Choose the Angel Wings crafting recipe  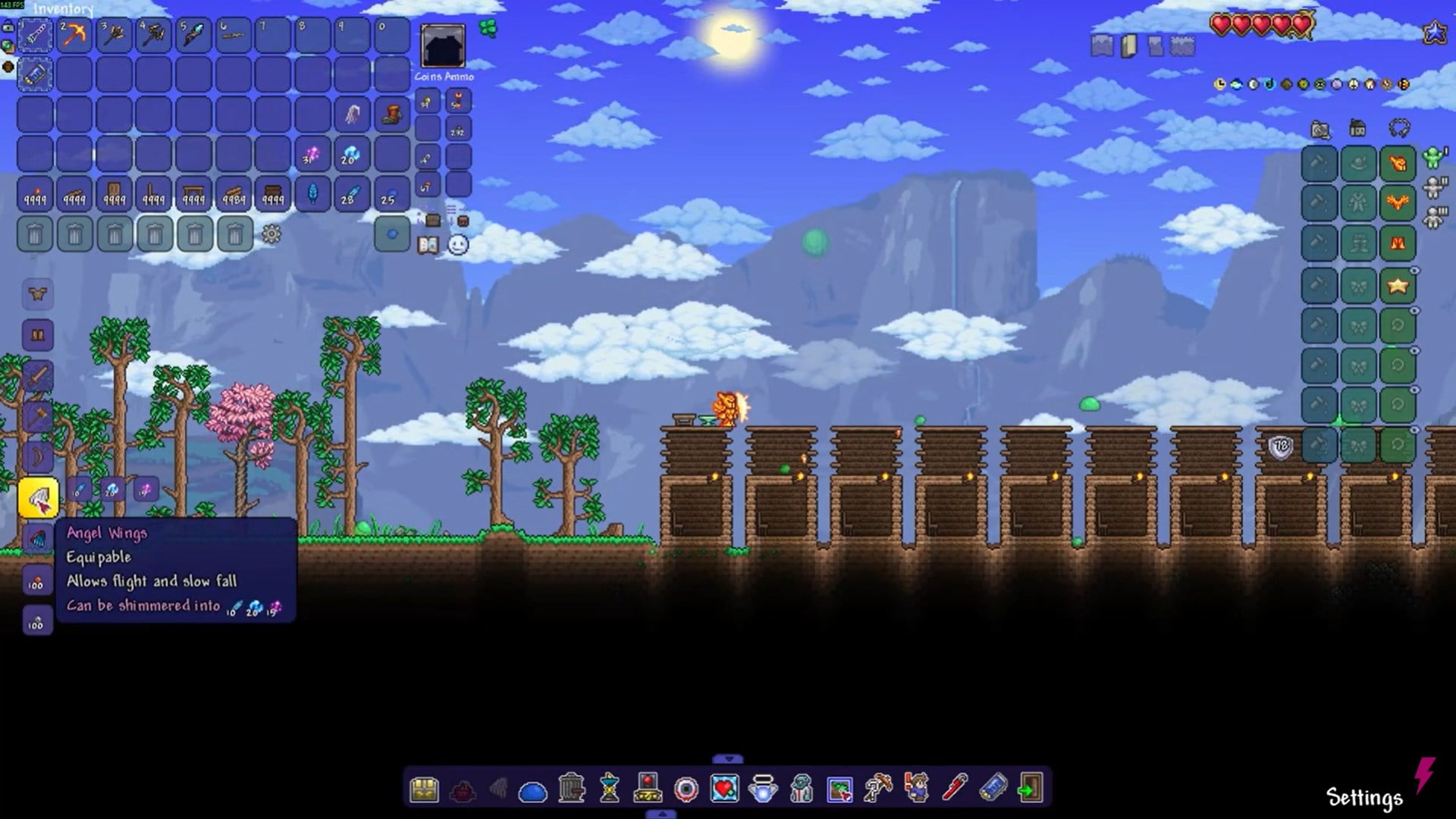[38, 498]
